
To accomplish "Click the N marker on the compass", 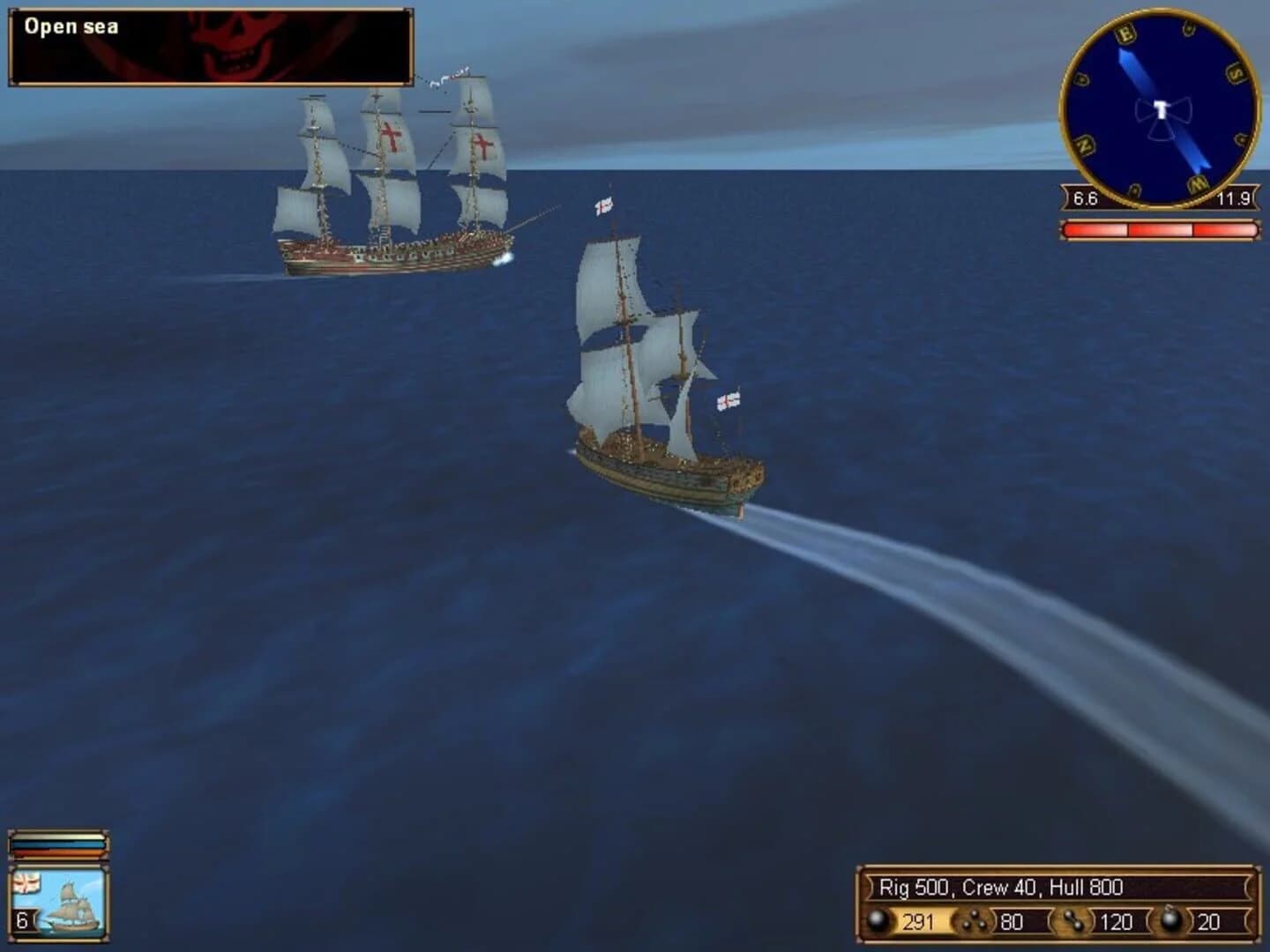I will [x=1084, y=145].
